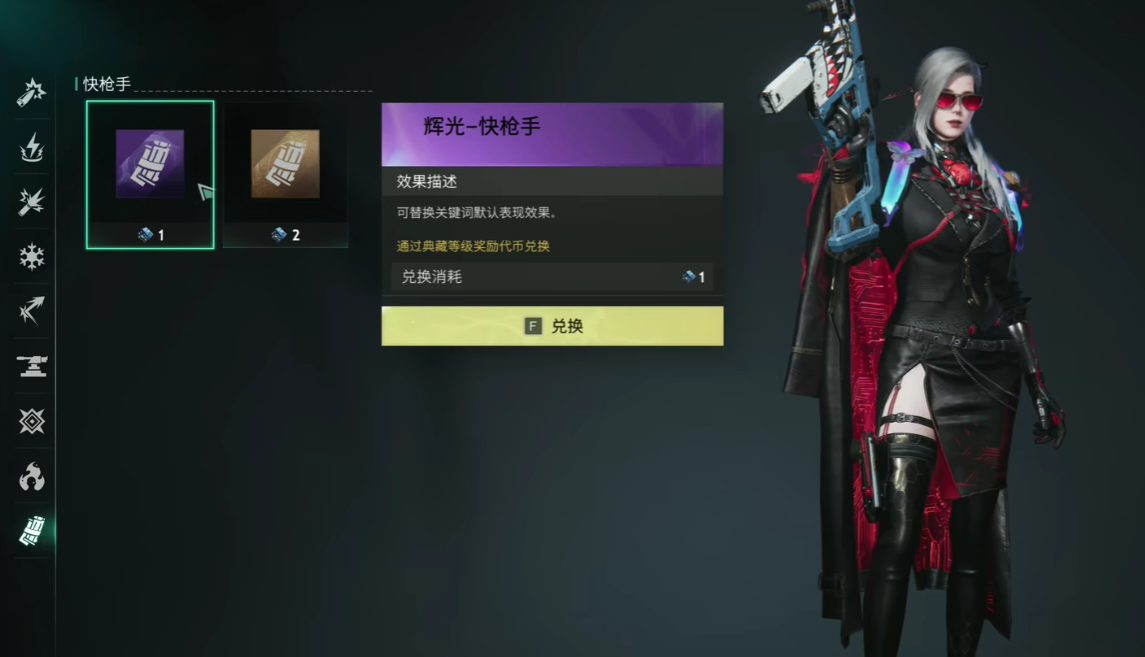Open the snowflake frost category
1145x657 pixels.
(32, 257)
